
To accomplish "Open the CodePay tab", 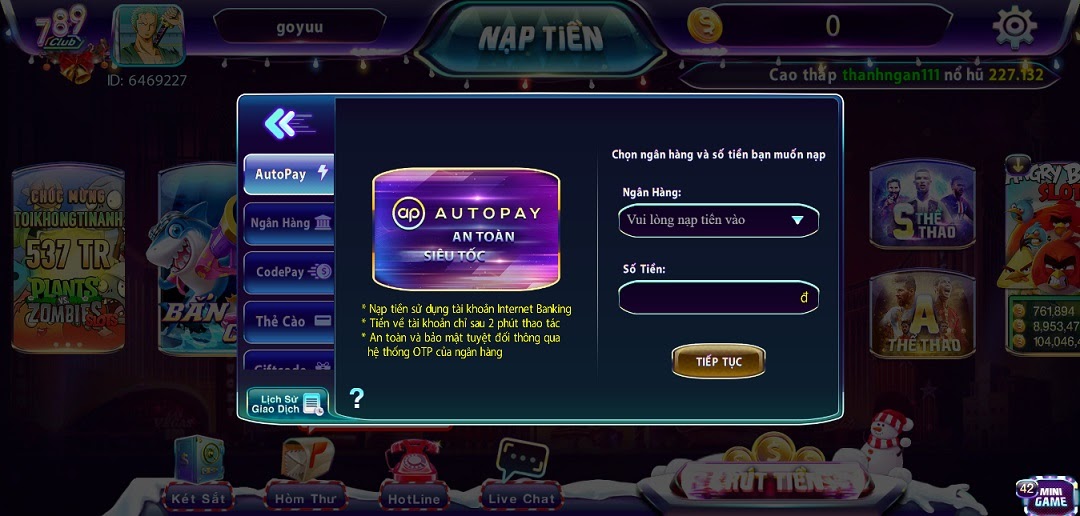I will click(x=289, y=271).
